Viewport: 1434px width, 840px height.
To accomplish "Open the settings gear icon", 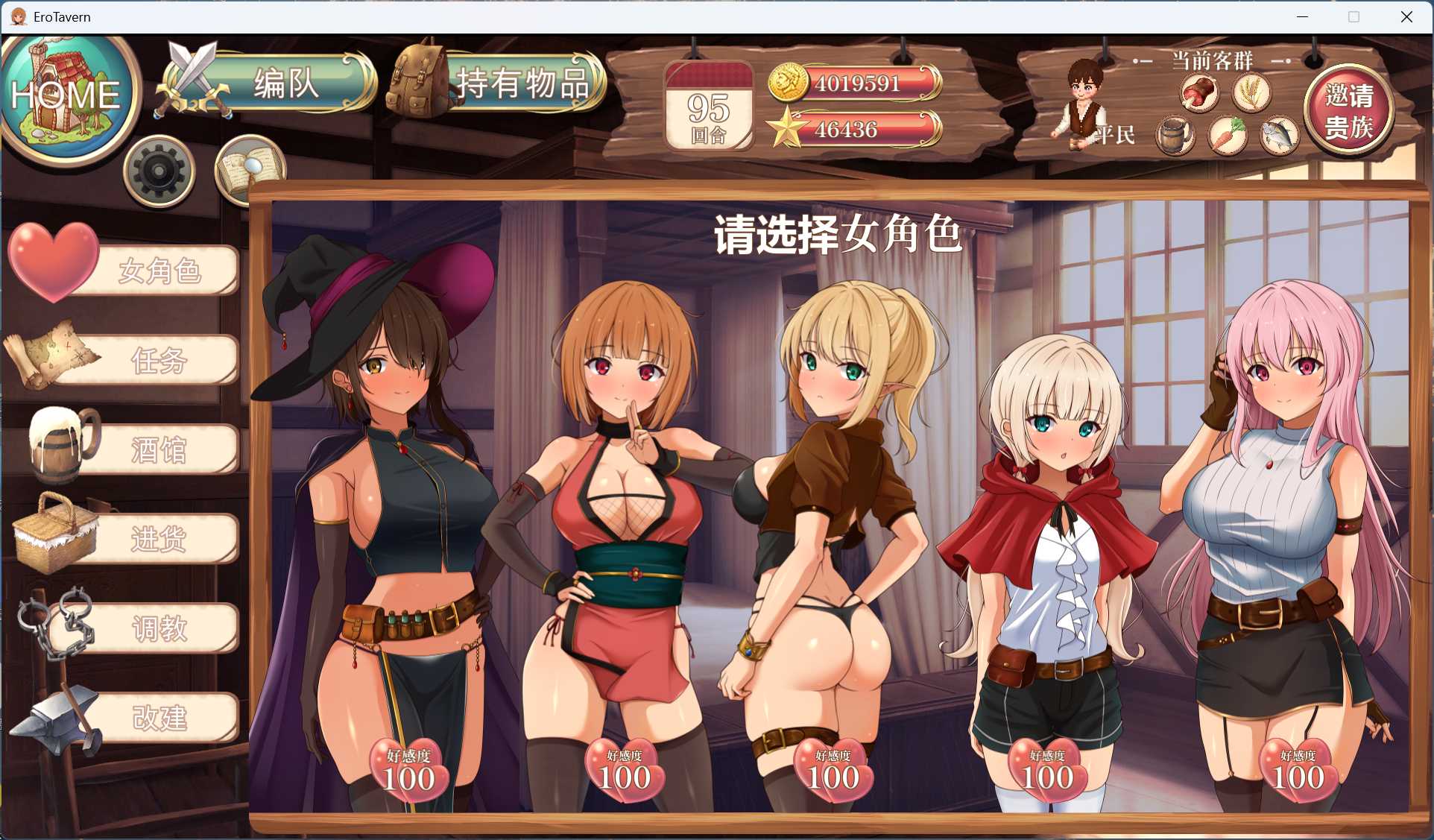I will coord(159,170).
